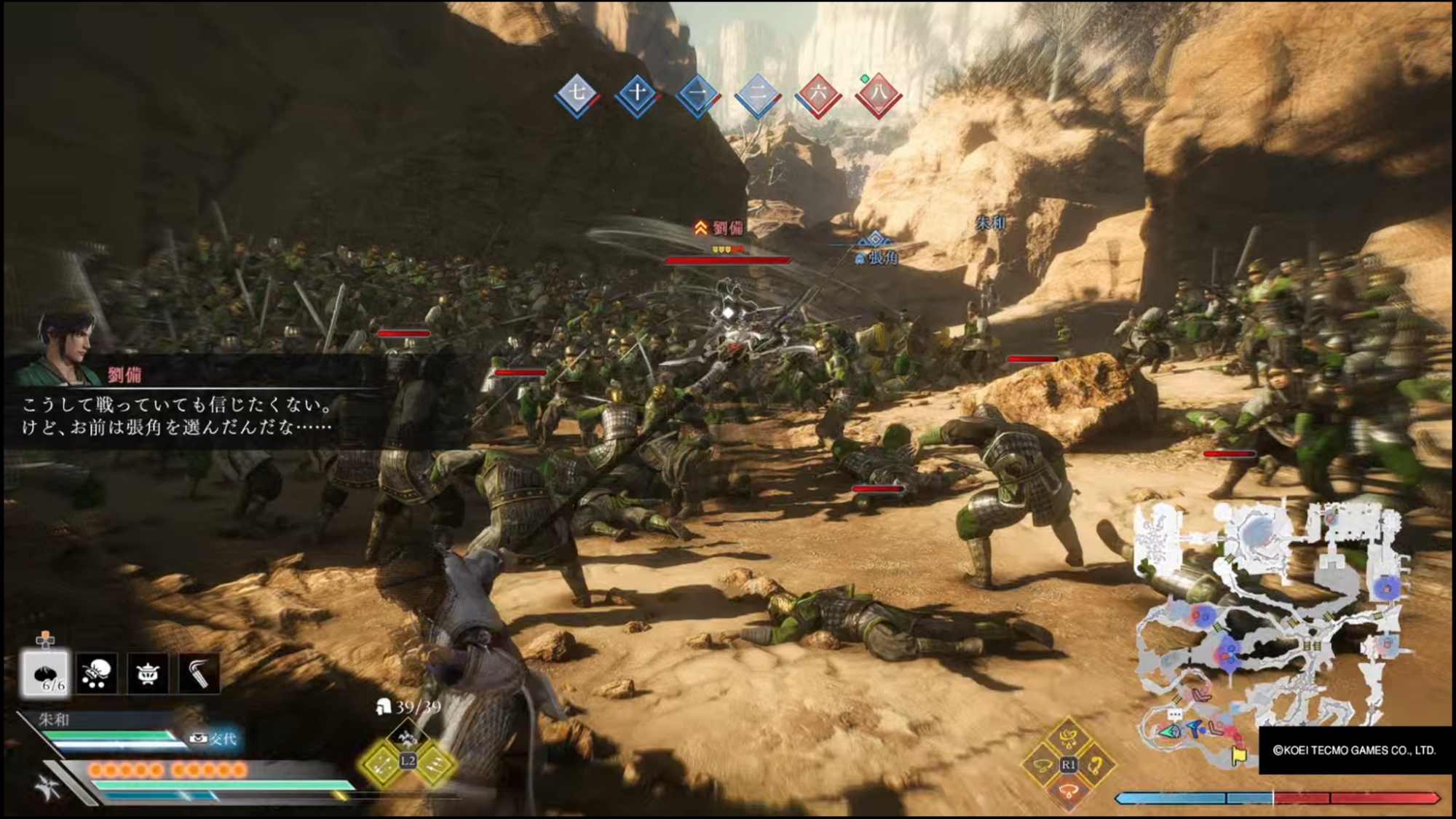Open the battlefield minimap
Screen dimensions: 1456x819
tap(1267, 619)
